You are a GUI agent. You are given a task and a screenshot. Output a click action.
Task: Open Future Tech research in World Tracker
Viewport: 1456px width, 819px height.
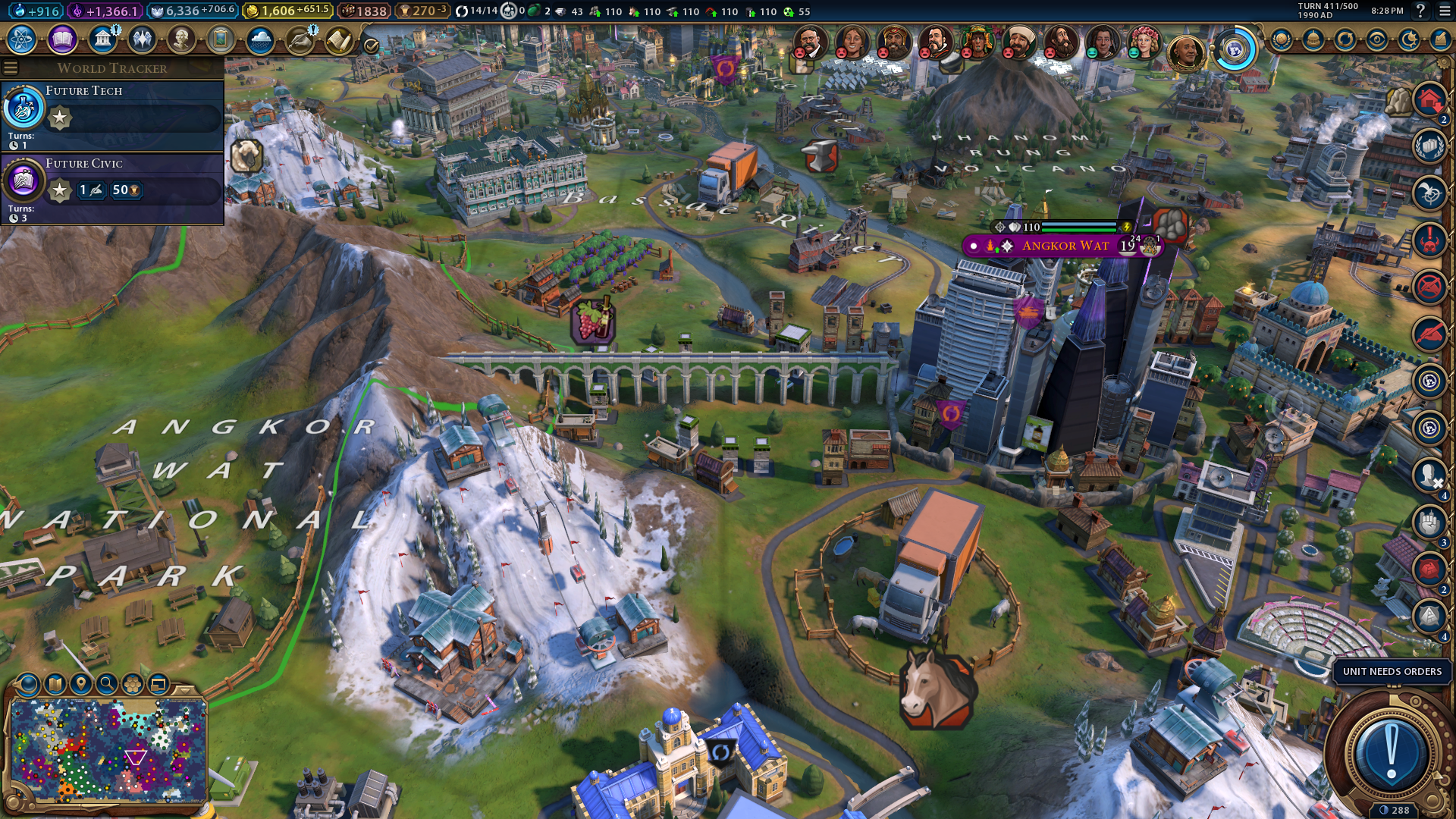click(x=114, y=114)
